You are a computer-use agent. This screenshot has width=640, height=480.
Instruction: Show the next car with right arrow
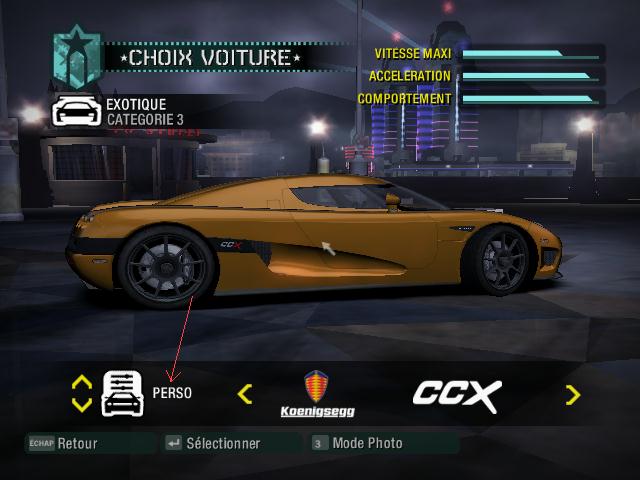coord(572,394)
